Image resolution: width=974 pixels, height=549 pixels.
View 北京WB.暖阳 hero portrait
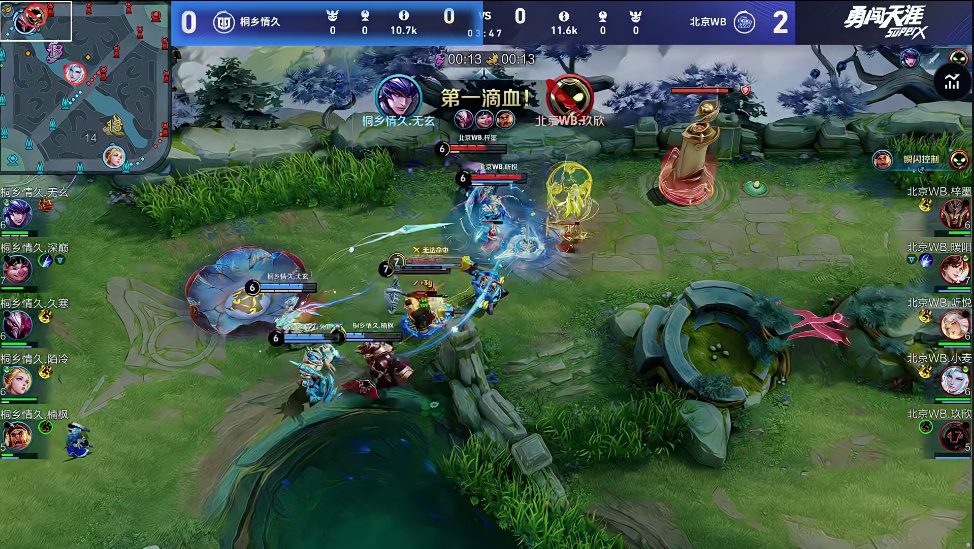tap(955, 270)
